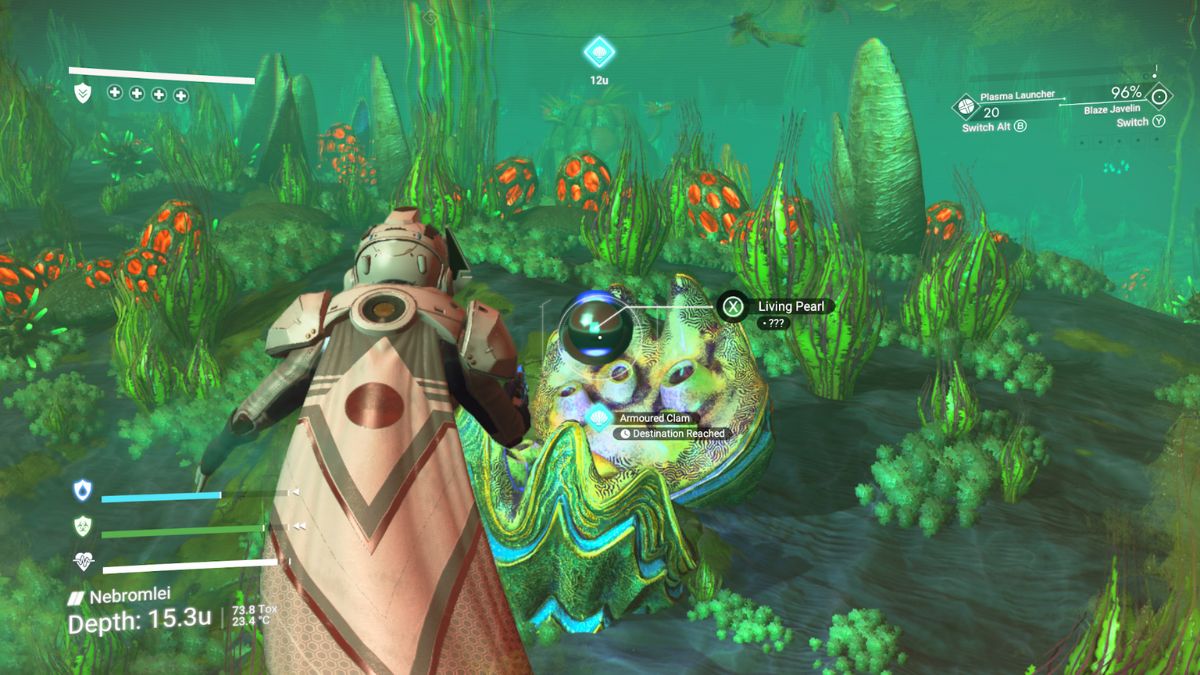
Task: Select the Blaze Javelin multi-tool icon
Action: (x=1160, y=99)
